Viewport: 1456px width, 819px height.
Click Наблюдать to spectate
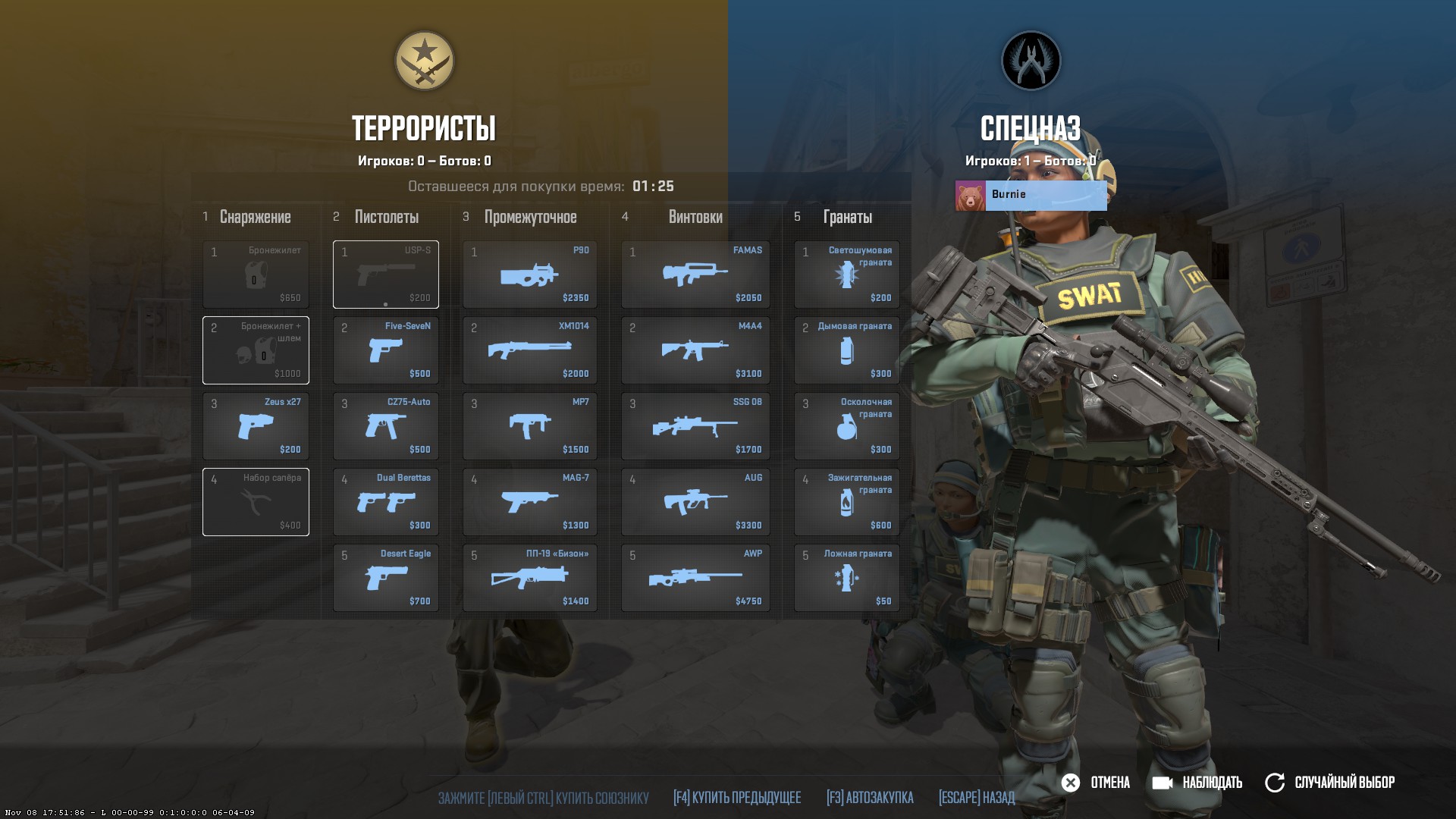pyautogui.click(x=1196, y=782)
